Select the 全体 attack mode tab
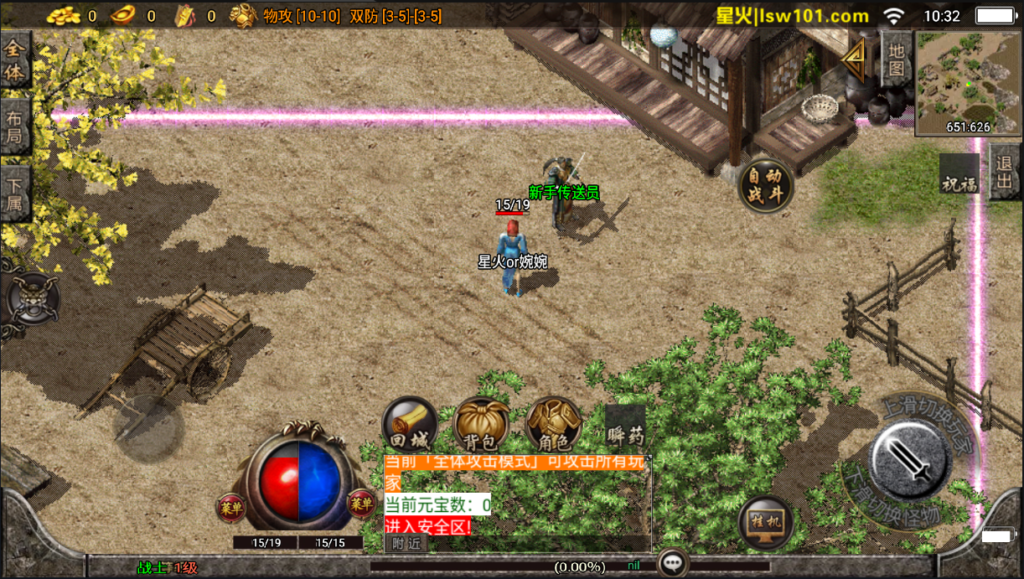 [15, 60]
